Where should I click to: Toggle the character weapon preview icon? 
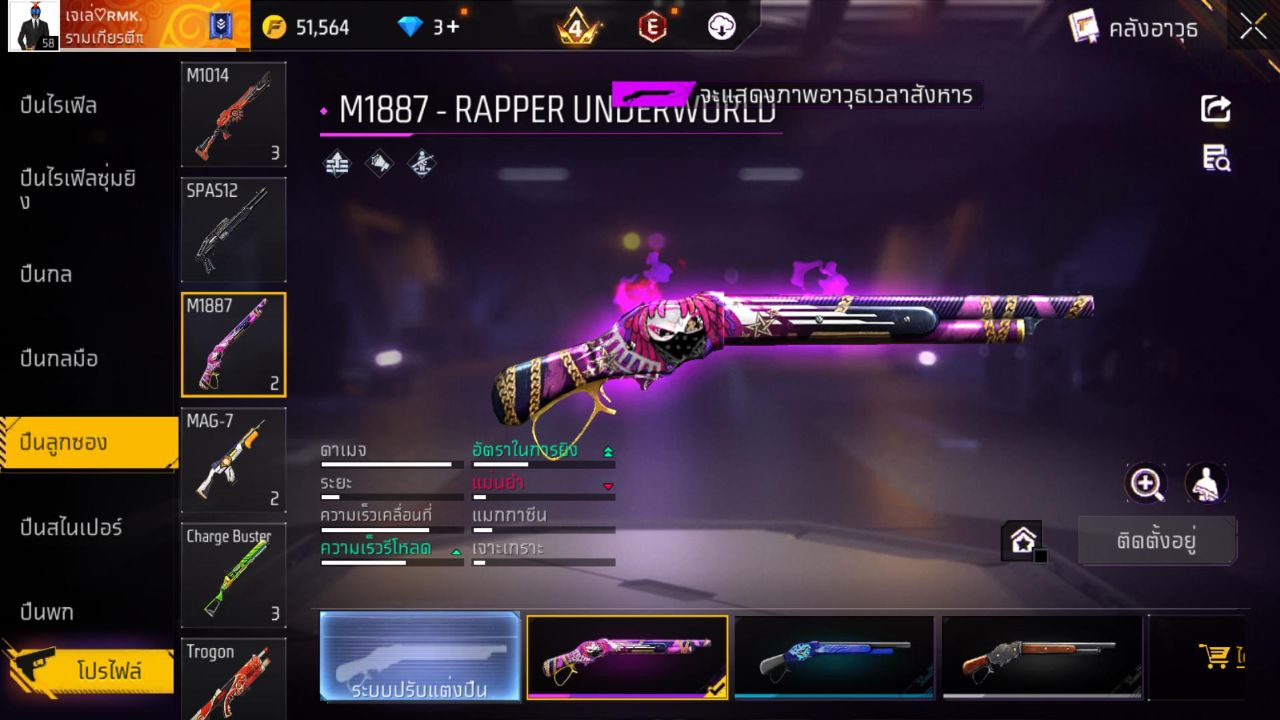[x=1204, y=484]
